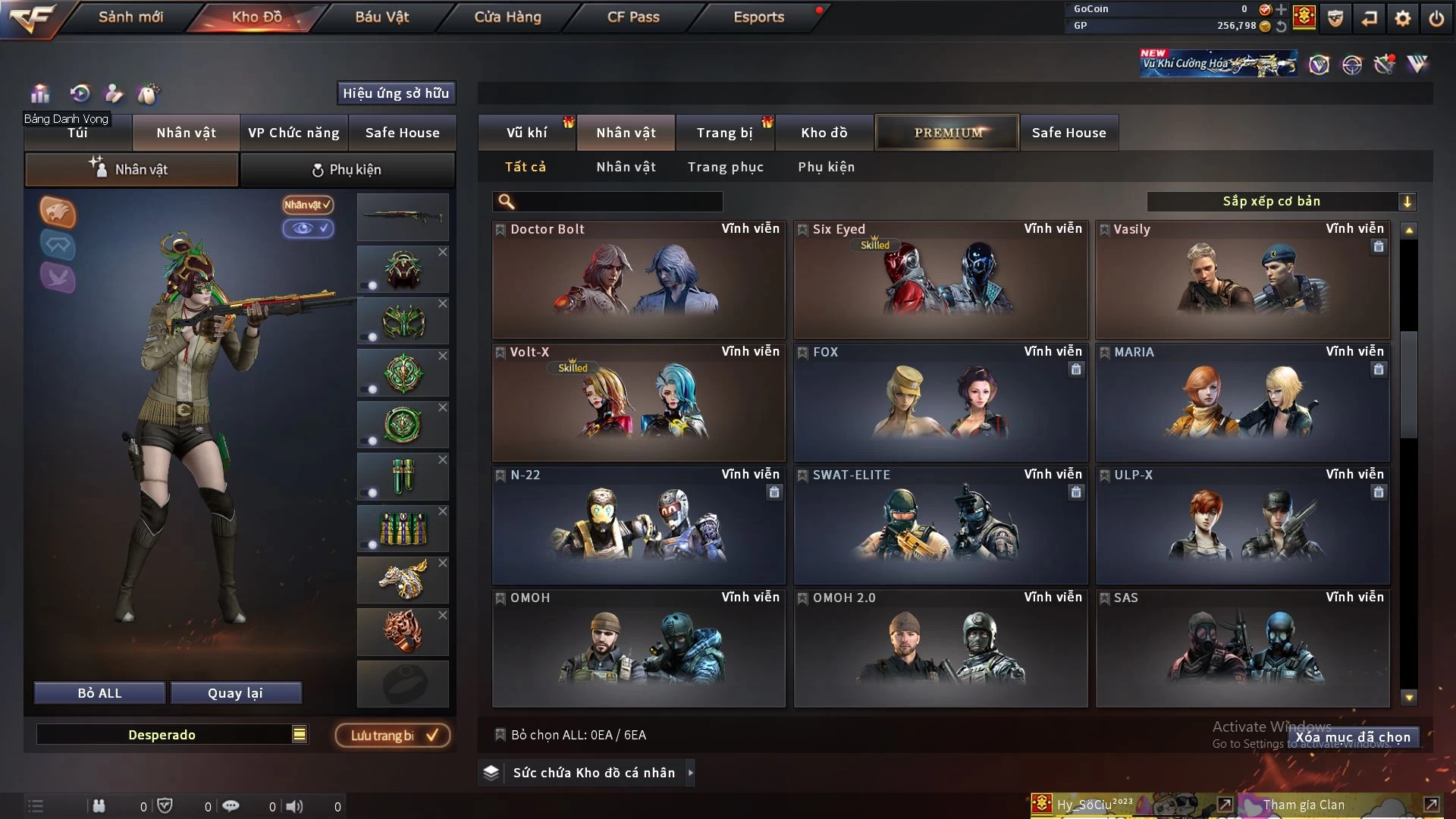The width and height of the screenshot is (1456, 819).
Task: Go to the Sảnh mới lobby
Action: 130,17
